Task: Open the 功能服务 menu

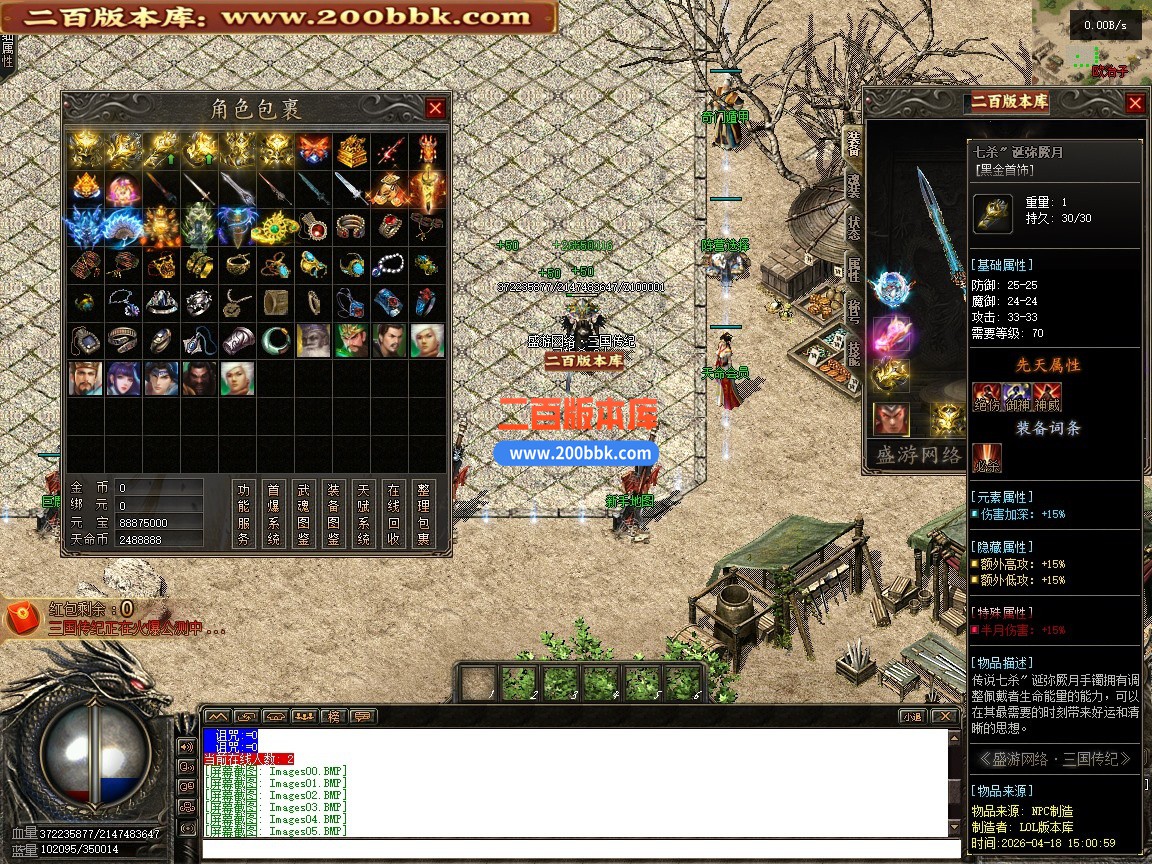Action: [244, 514]
